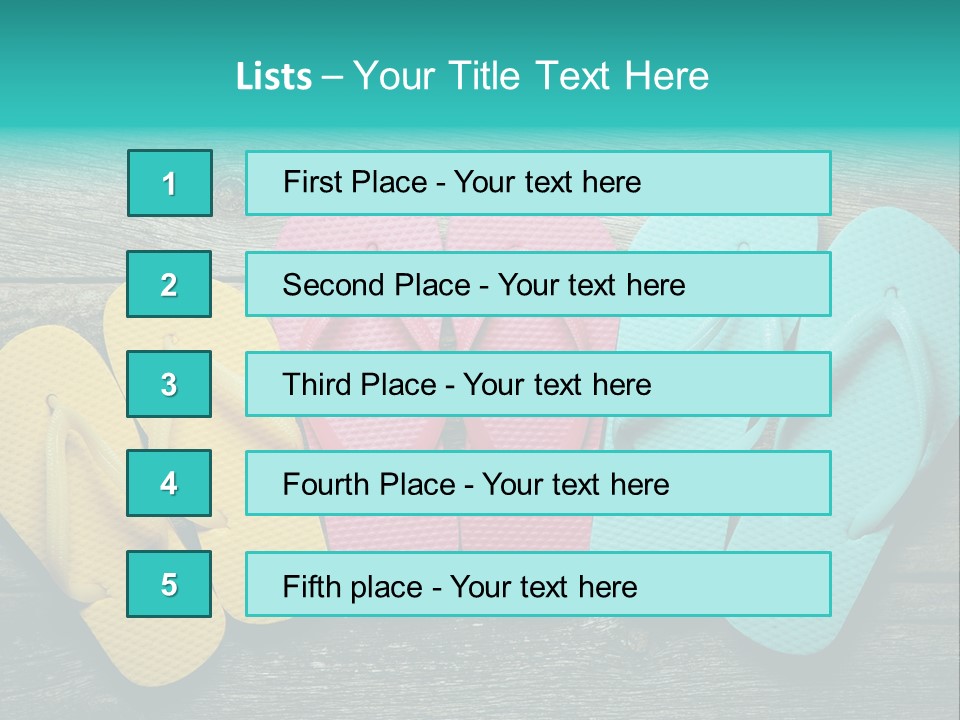Click the Fifth place text row
The image size is (960, 720).
pyautogui.click(x=538, y=585)
